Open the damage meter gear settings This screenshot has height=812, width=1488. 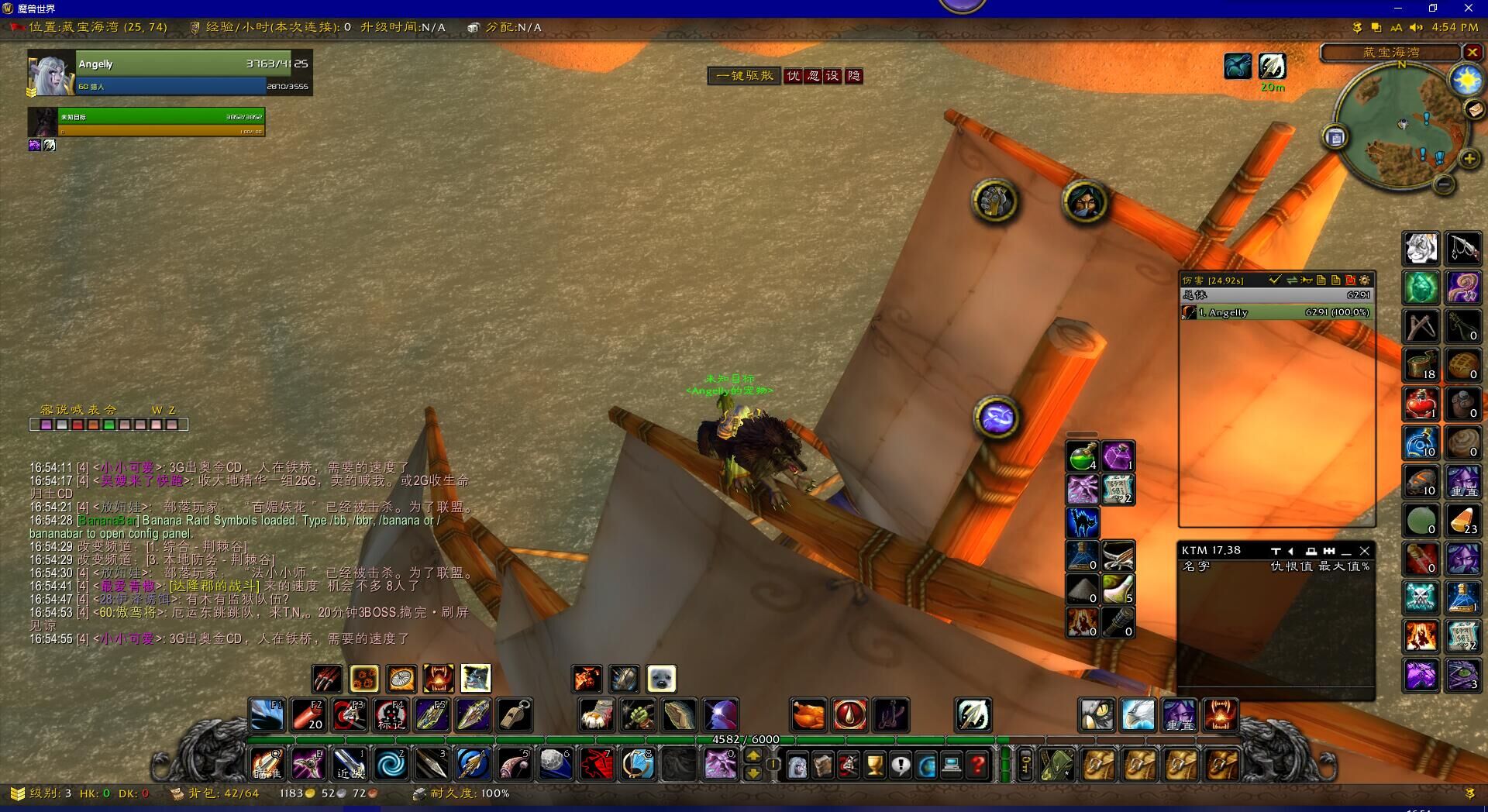click(1365, 280)
